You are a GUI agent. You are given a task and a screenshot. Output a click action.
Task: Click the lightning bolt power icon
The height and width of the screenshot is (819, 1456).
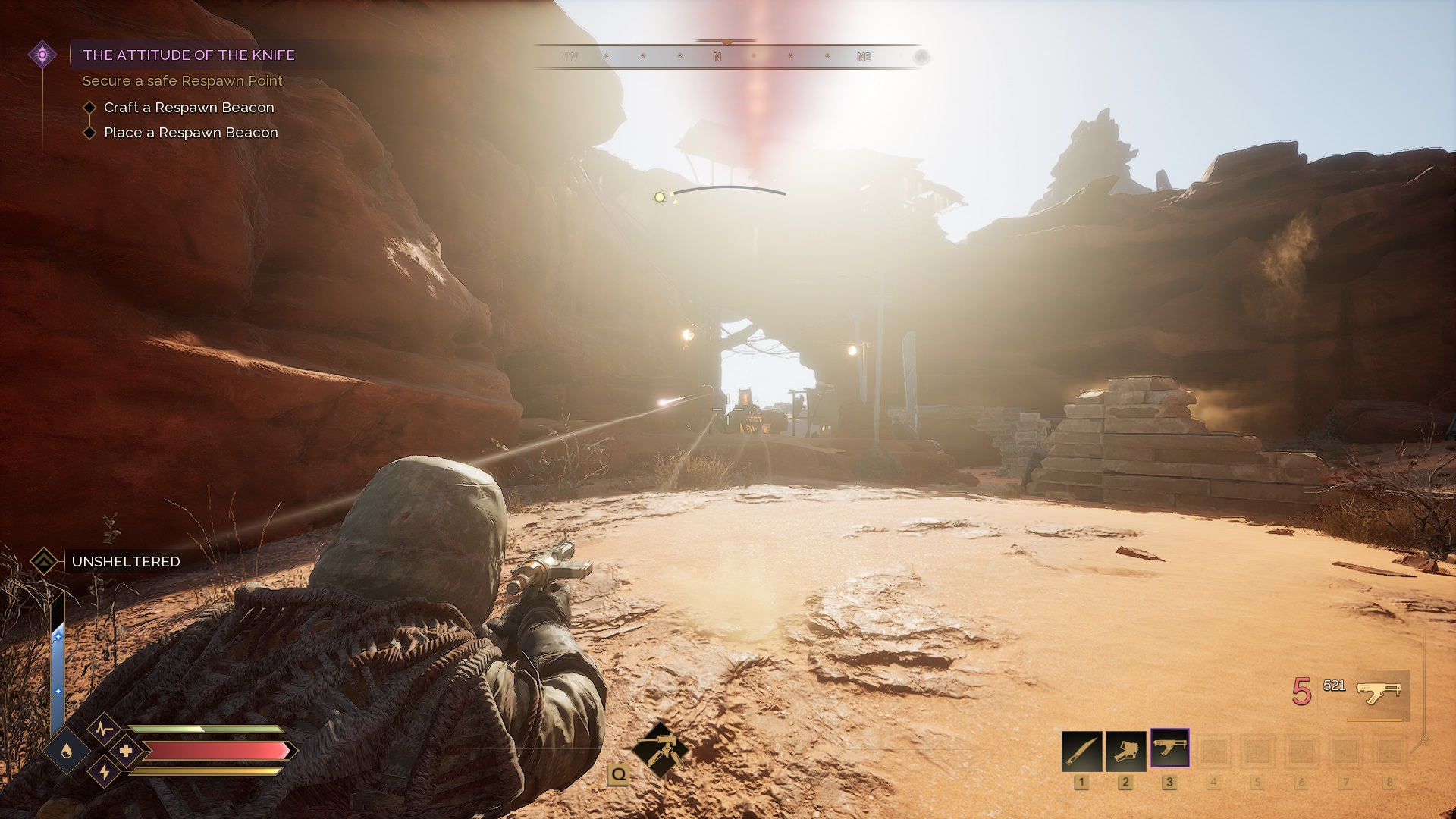tap(105, 772)
